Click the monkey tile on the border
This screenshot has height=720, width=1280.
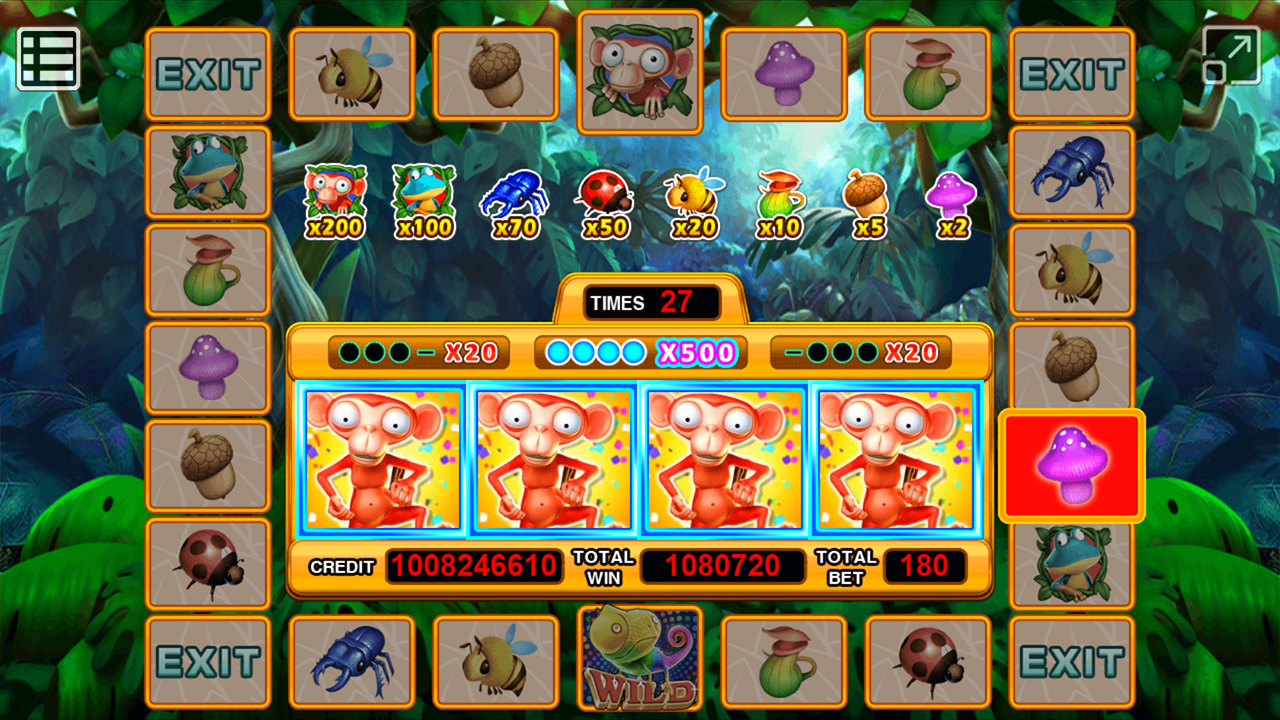pos(640,72)
